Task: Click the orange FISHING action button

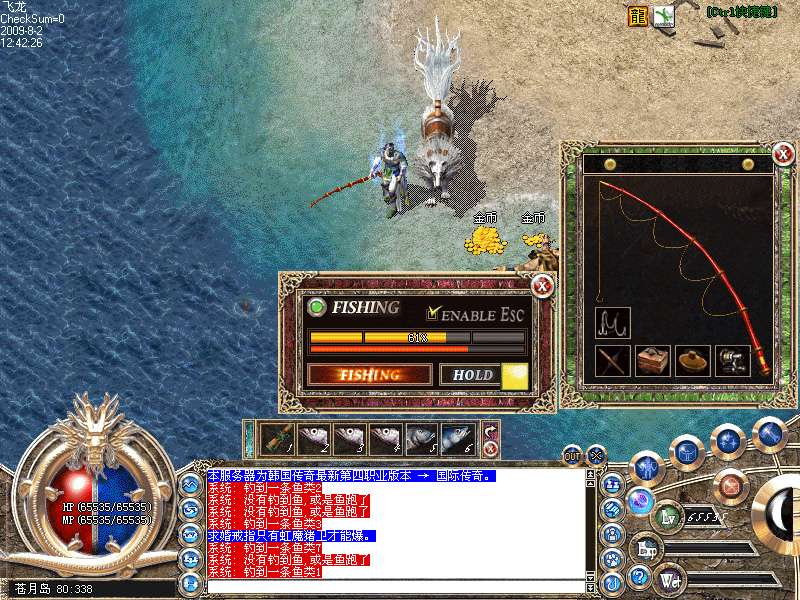Action: click(x=370, y=375)
